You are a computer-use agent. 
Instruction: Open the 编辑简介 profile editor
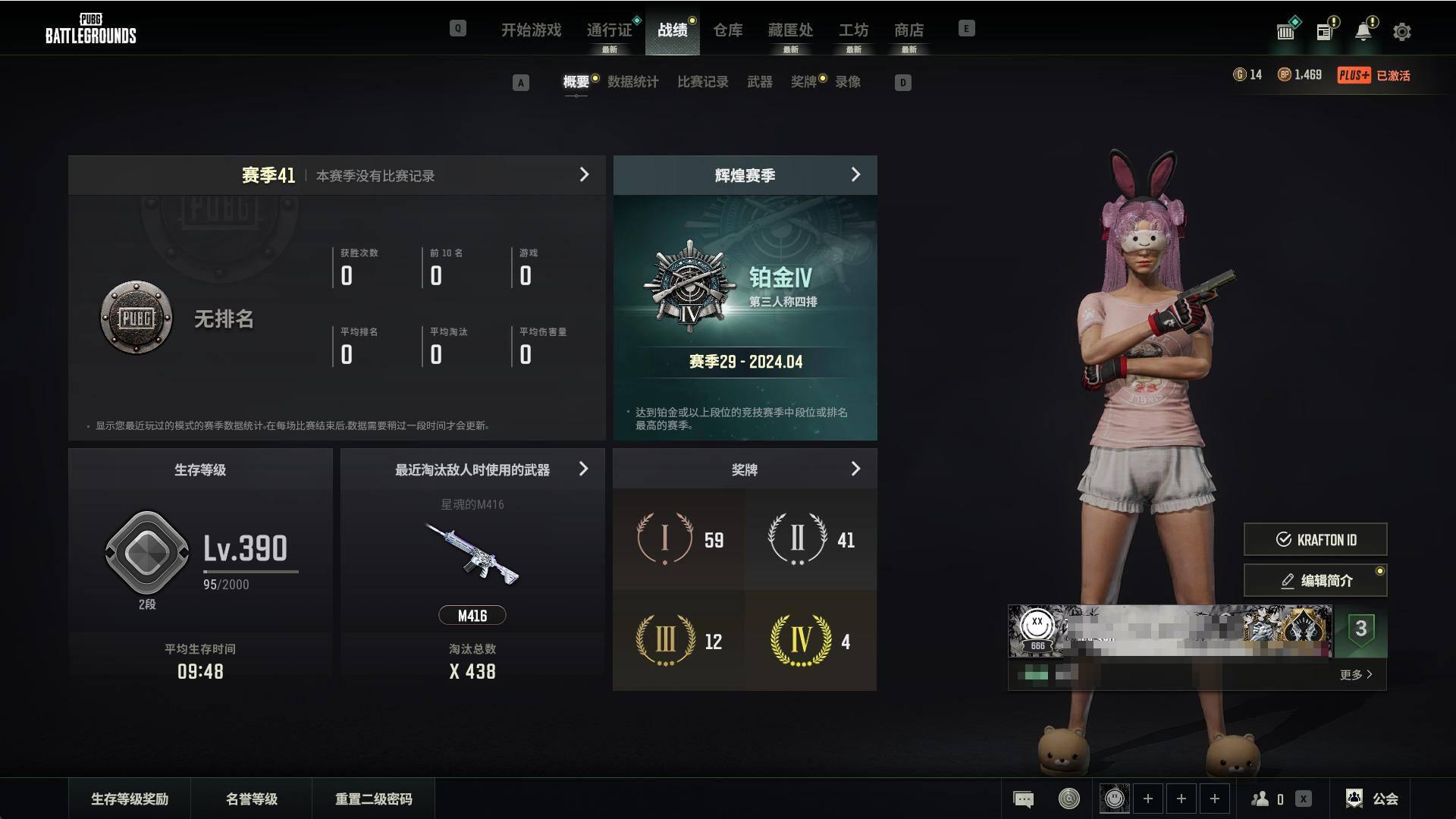point(1315,581)
